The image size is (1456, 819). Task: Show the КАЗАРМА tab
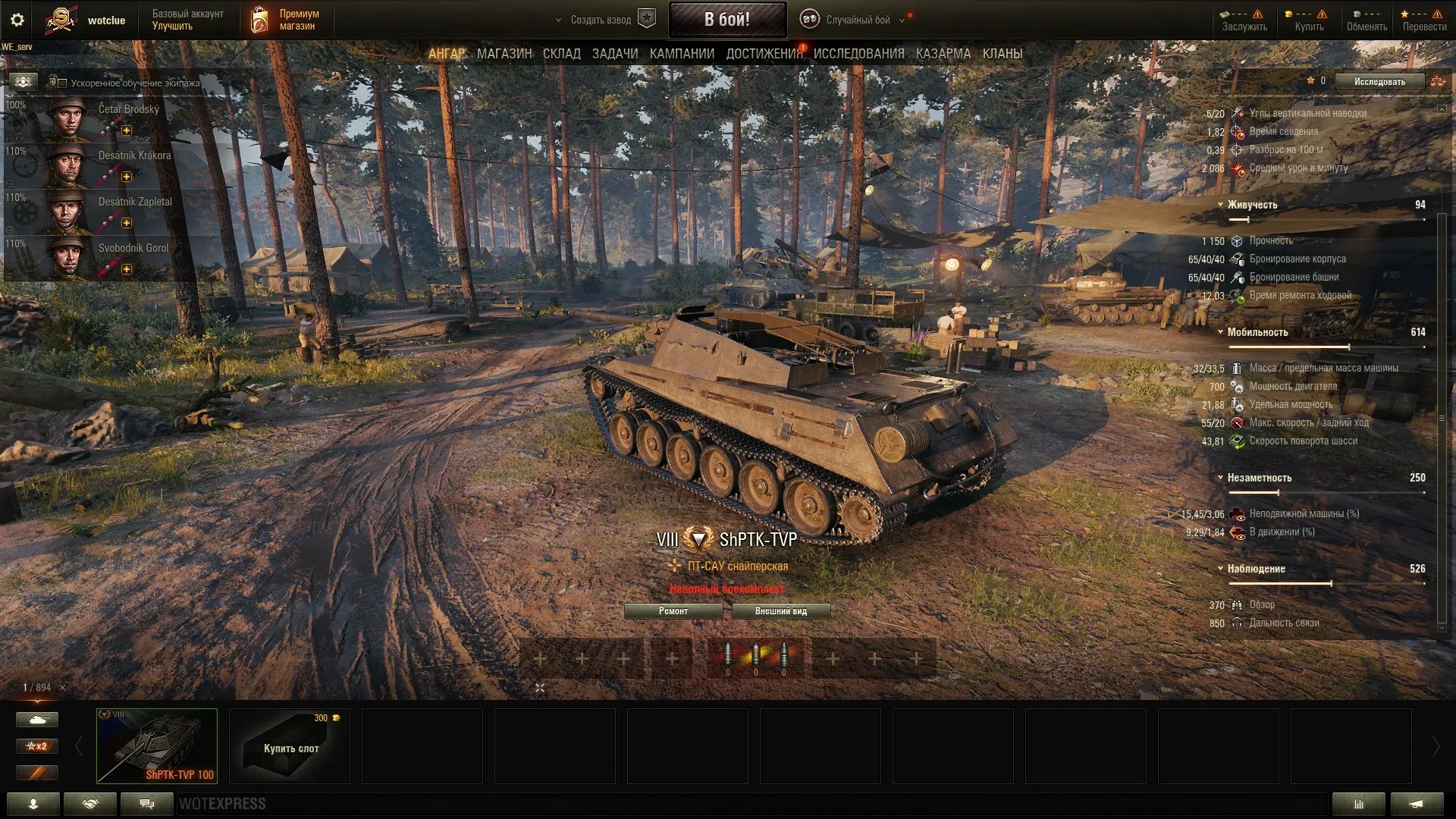943,54
